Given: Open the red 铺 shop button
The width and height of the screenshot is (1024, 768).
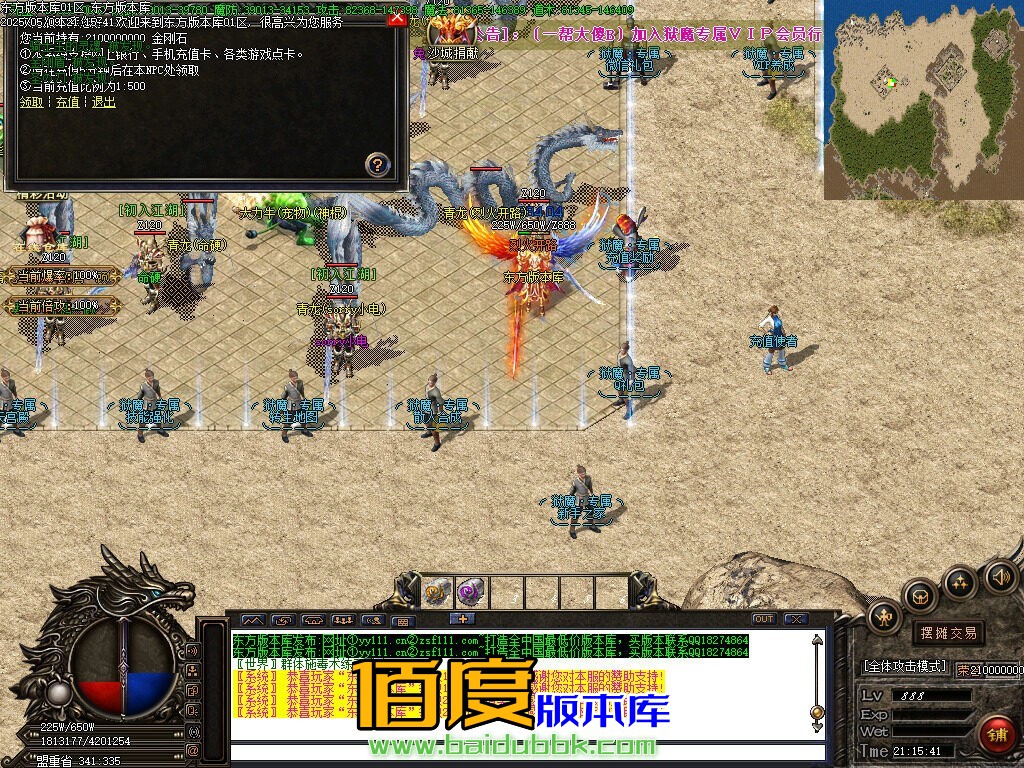Looking at the screenshot, I should (x=995, y=734).
